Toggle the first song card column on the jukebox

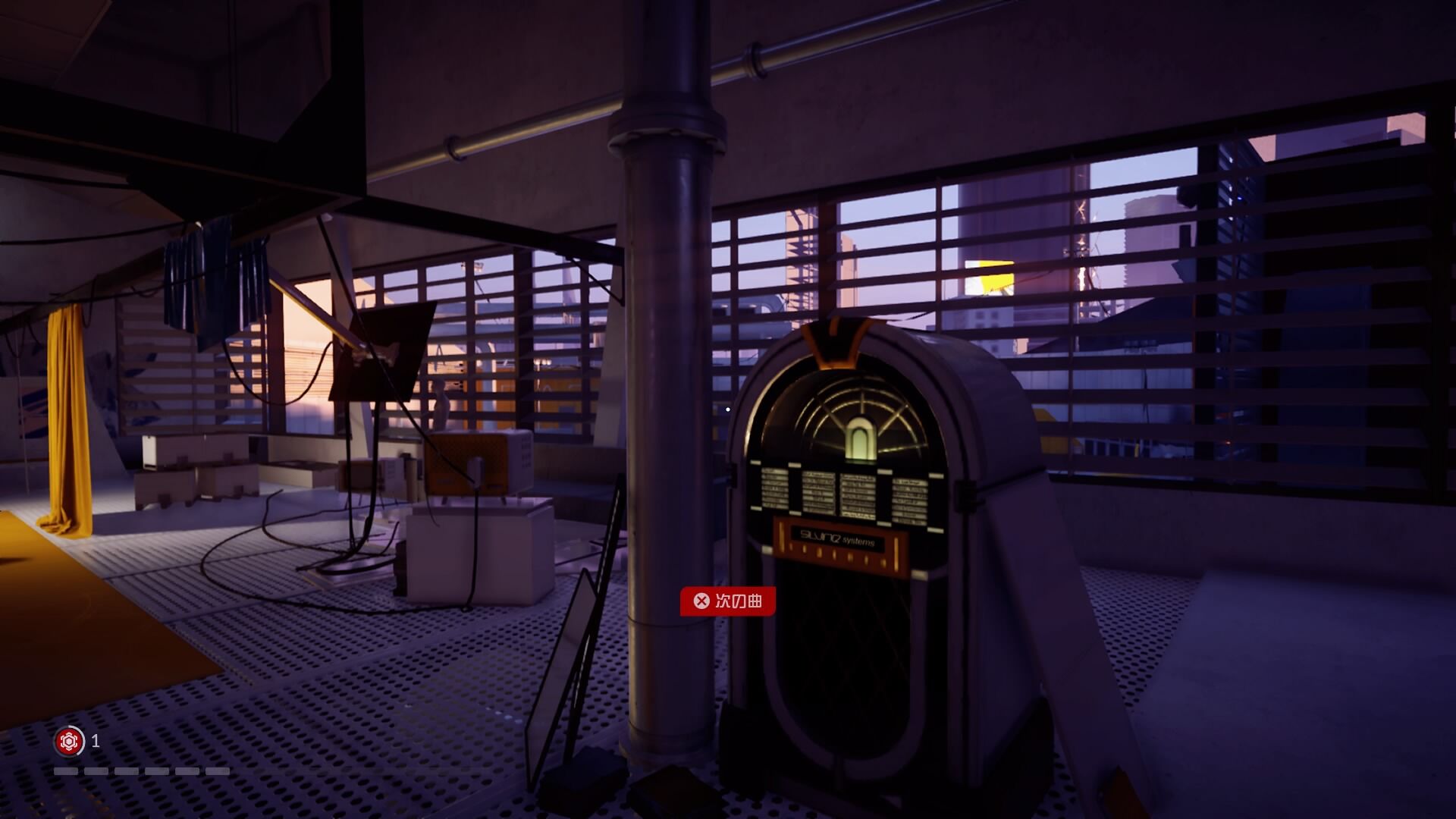click(774, 487)
